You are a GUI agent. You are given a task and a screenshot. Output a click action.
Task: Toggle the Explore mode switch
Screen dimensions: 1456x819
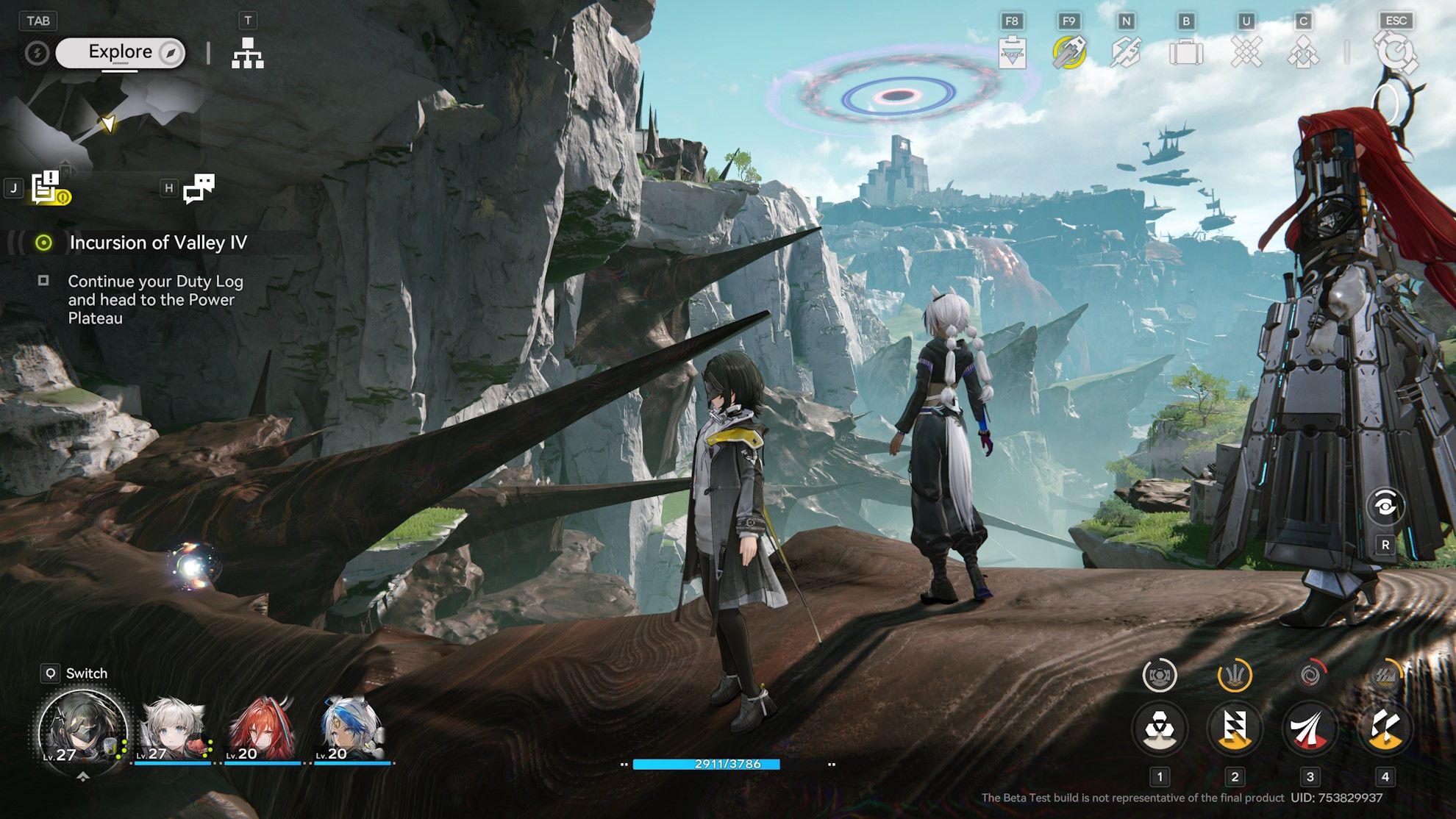[x=121, y=53]
